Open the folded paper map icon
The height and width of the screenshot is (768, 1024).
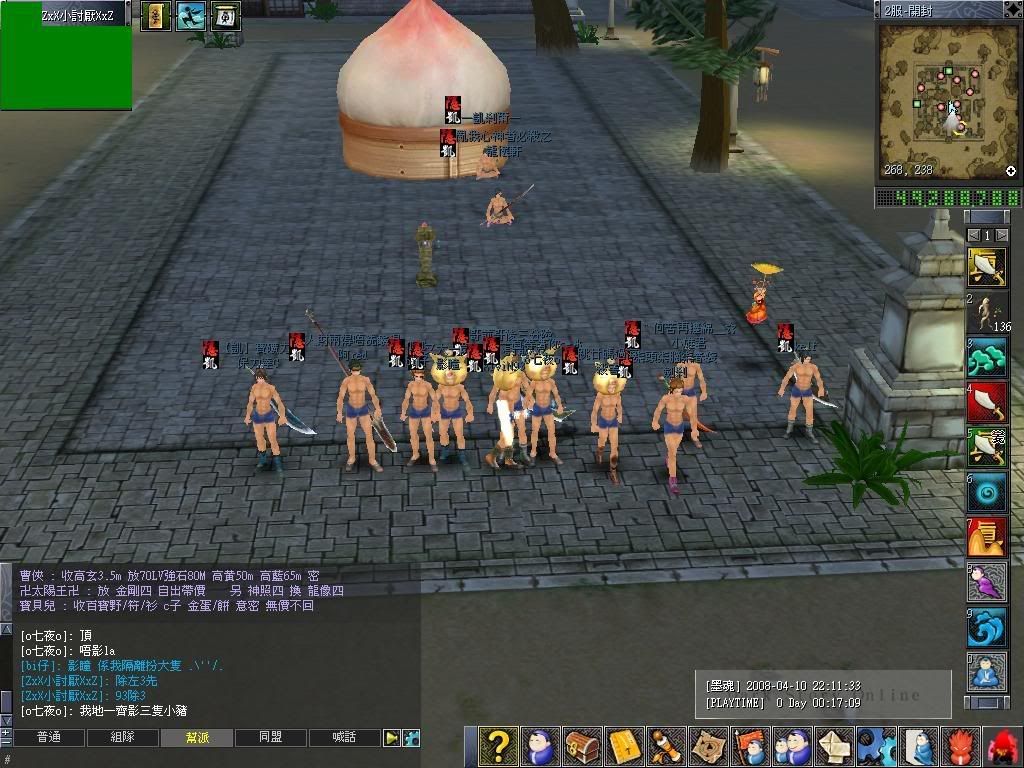(709, 746)
